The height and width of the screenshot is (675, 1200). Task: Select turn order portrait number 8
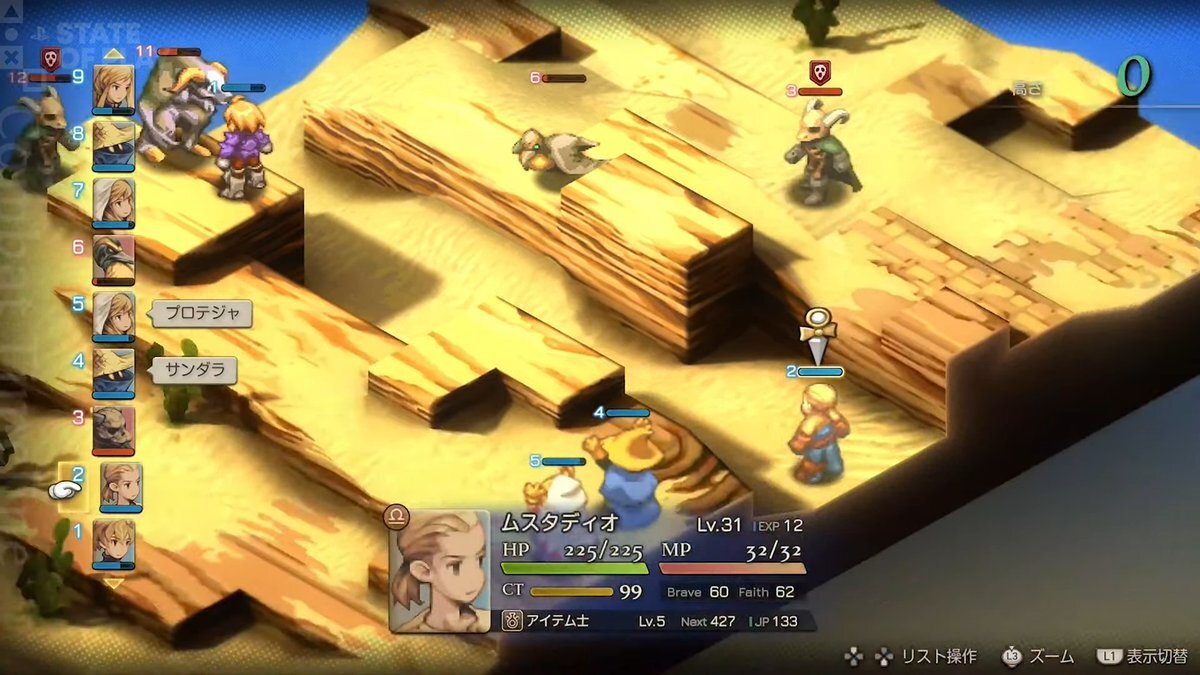(113, 146)
